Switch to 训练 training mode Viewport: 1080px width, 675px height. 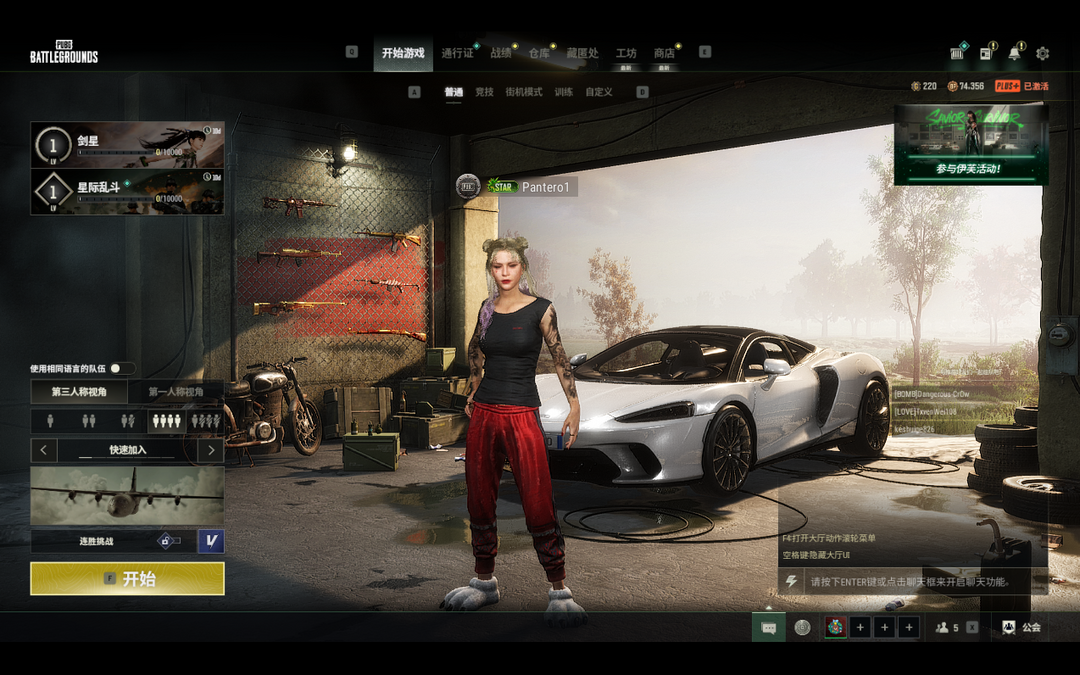tap(564, 92)
